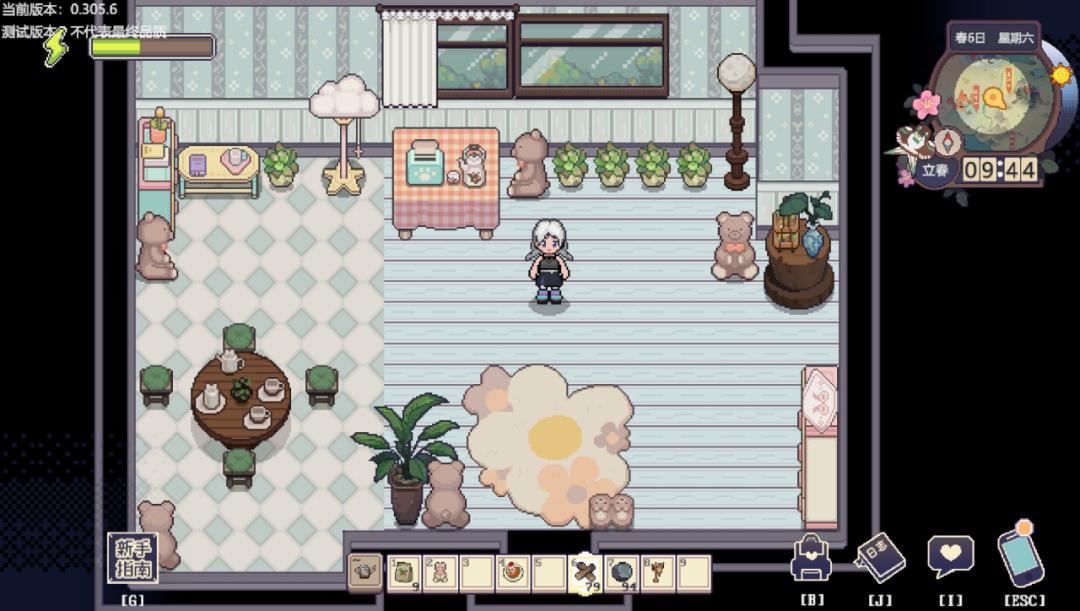This screenshot has height=611, width=1080.
Task: Open the 新手指南 beginner guide
Action: pos(132,558)
